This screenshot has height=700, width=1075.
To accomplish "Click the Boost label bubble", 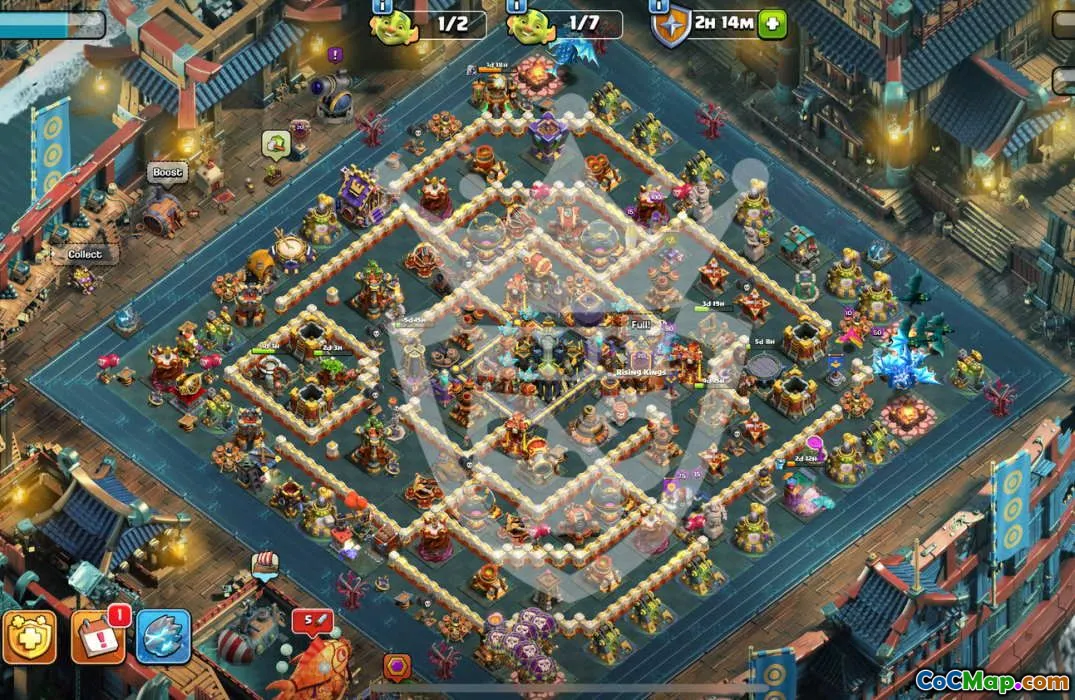I will point(167,173).
